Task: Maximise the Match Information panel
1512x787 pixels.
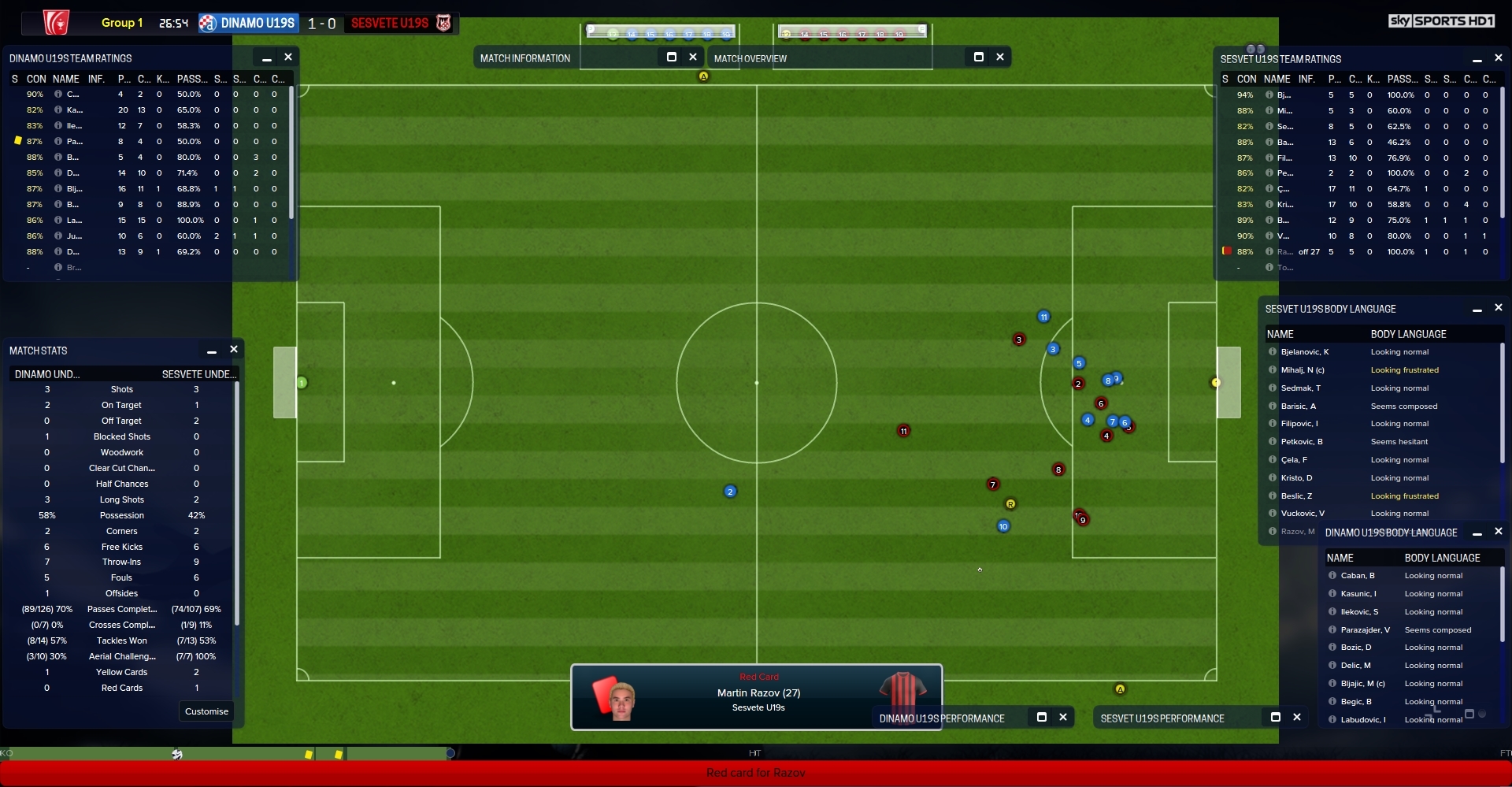Action: [x=672, y=57]
